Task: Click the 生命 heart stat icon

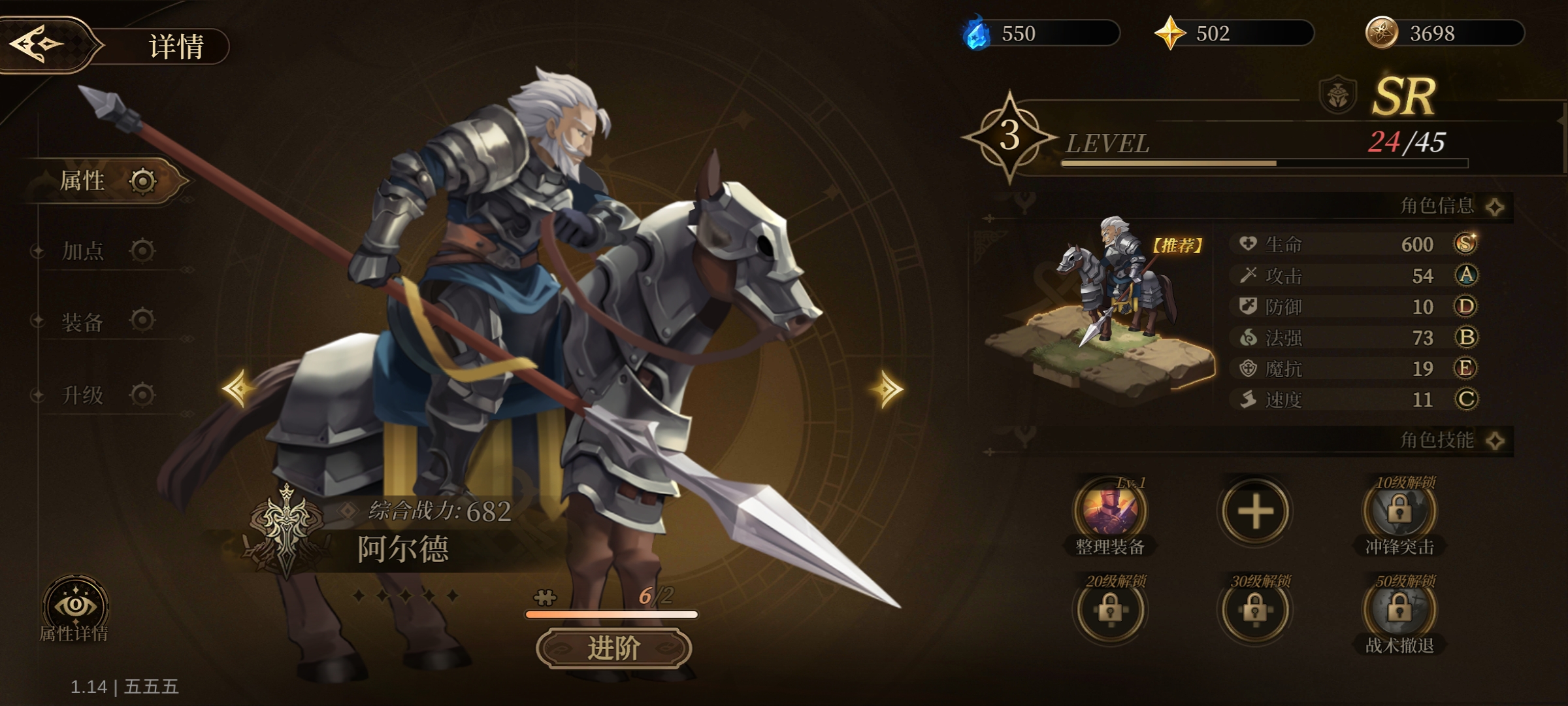Action: pos(1248,244)
